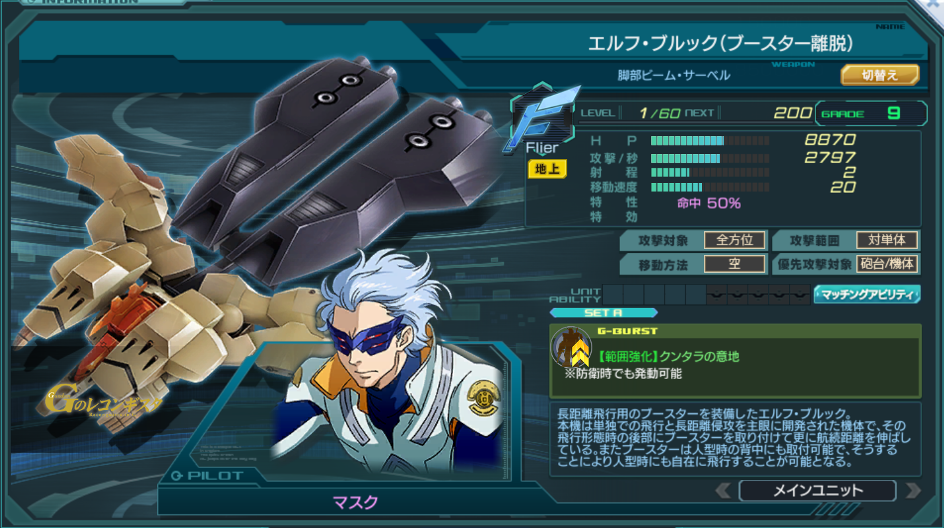Select the メインユニット button
Screen dimensions: 944x528
coord(817,491)
